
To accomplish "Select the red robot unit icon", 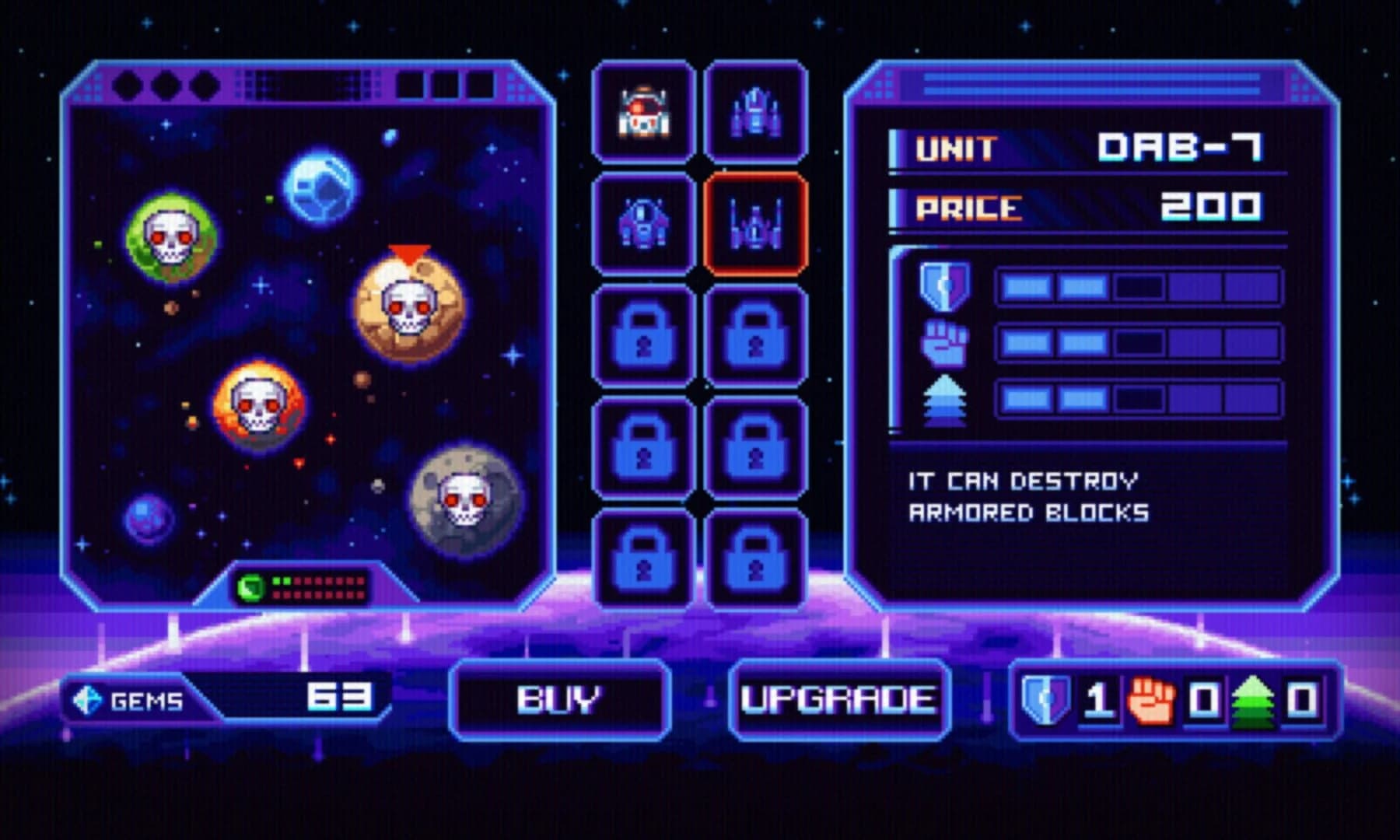I will tap(644, 113).
